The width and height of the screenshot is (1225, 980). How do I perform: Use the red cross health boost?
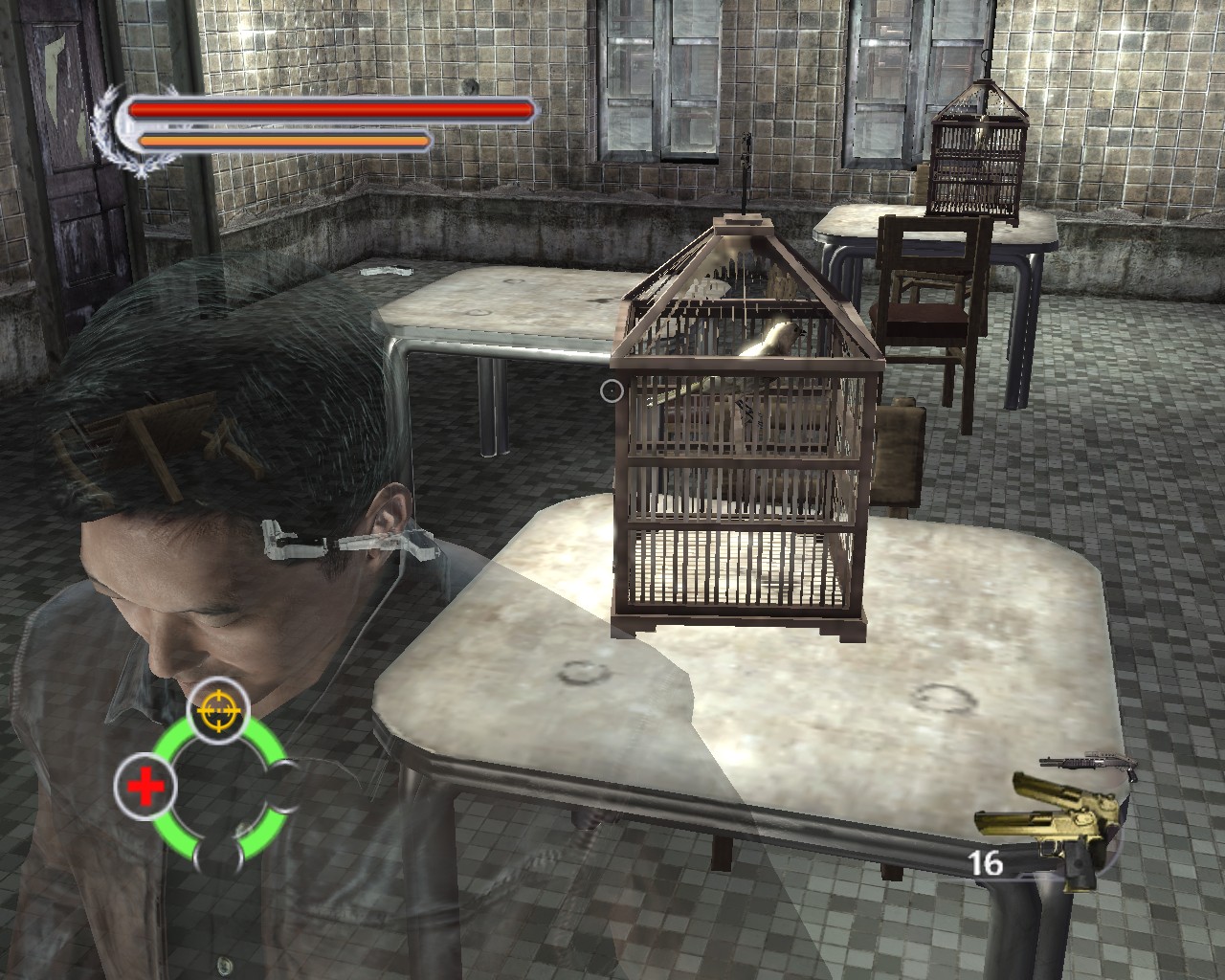tap(145, 789)
